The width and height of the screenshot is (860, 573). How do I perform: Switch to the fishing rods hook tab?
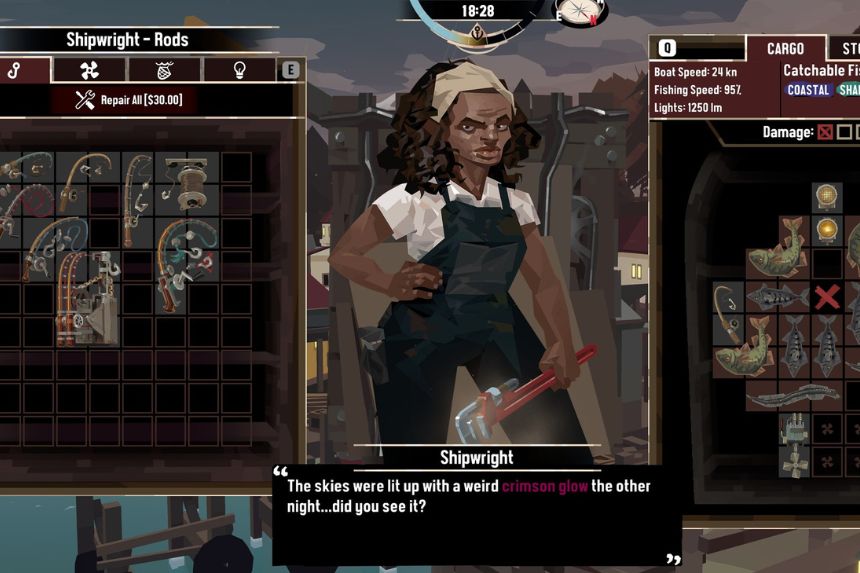pos(15,69)
